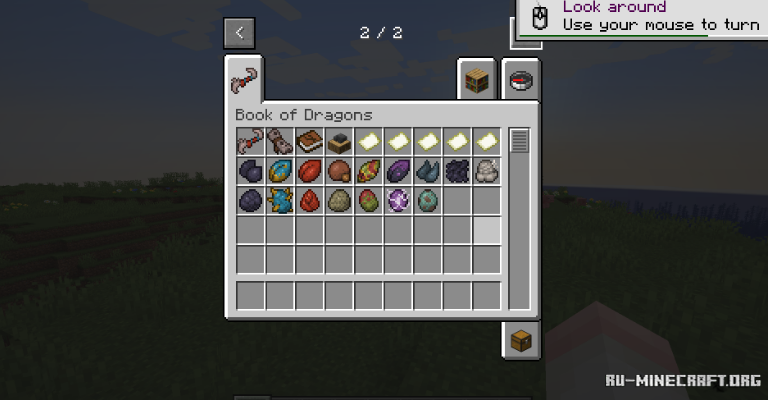Choose the olive speckled dragon egg

pyautogui.click(x=339, y=200)
